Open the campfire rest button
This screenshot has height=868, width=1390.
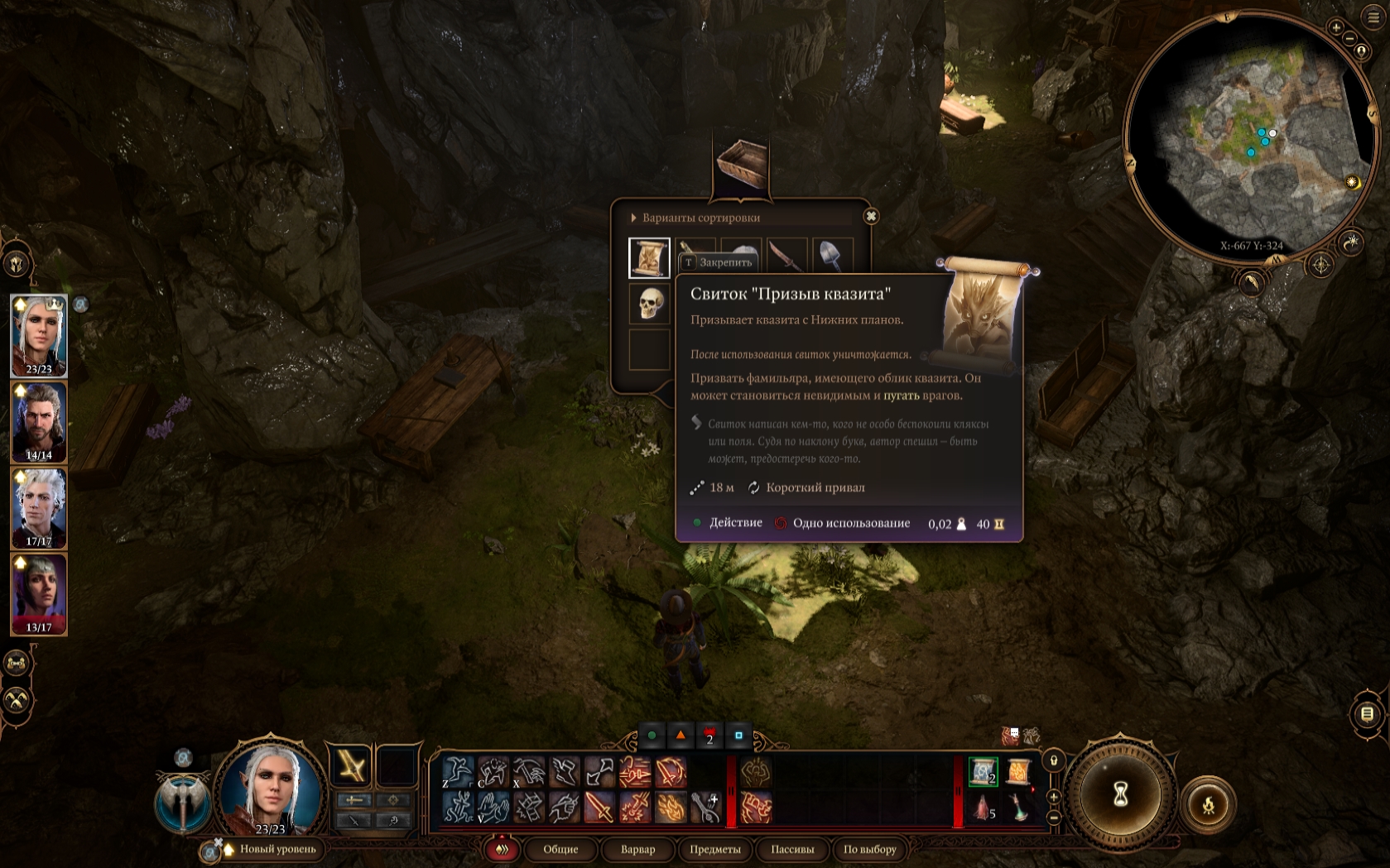tap(1208, 803)
